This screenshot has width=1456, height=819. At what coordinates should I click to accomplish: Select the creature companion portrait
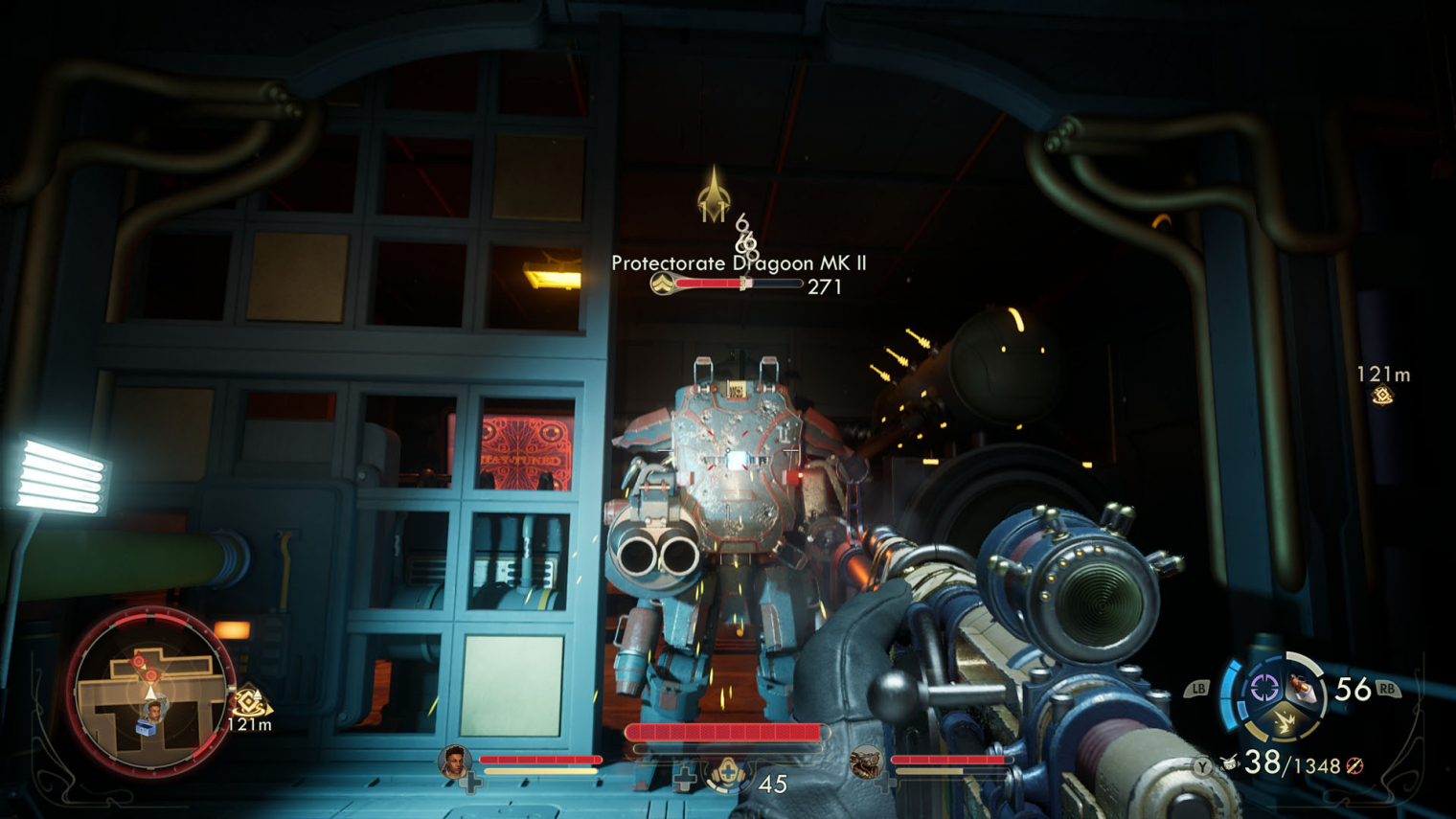pyautogui.click(x=867, y=762)
